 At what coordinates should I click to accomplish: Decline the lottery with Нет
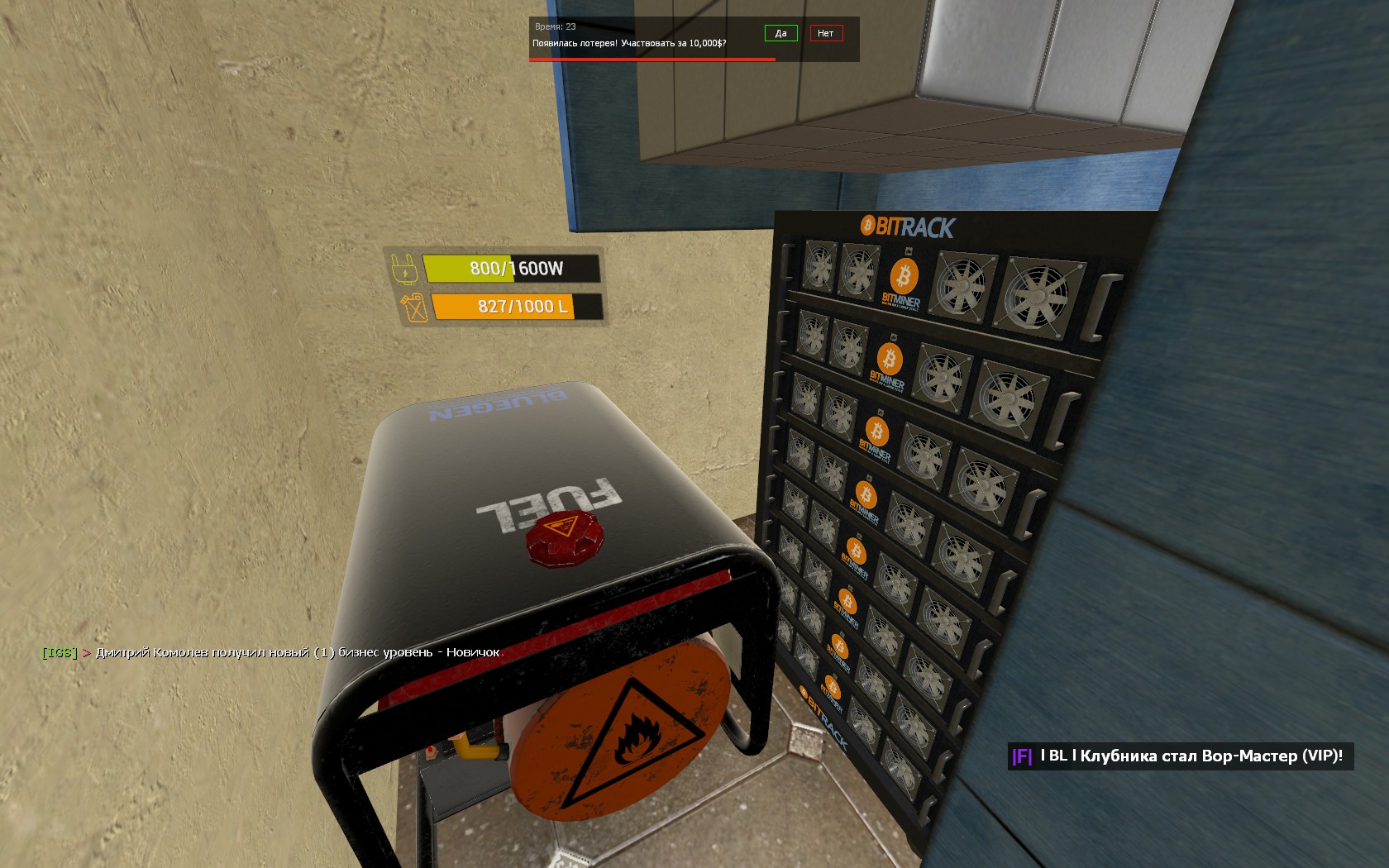pyautogui.click(x=825, y=33)
